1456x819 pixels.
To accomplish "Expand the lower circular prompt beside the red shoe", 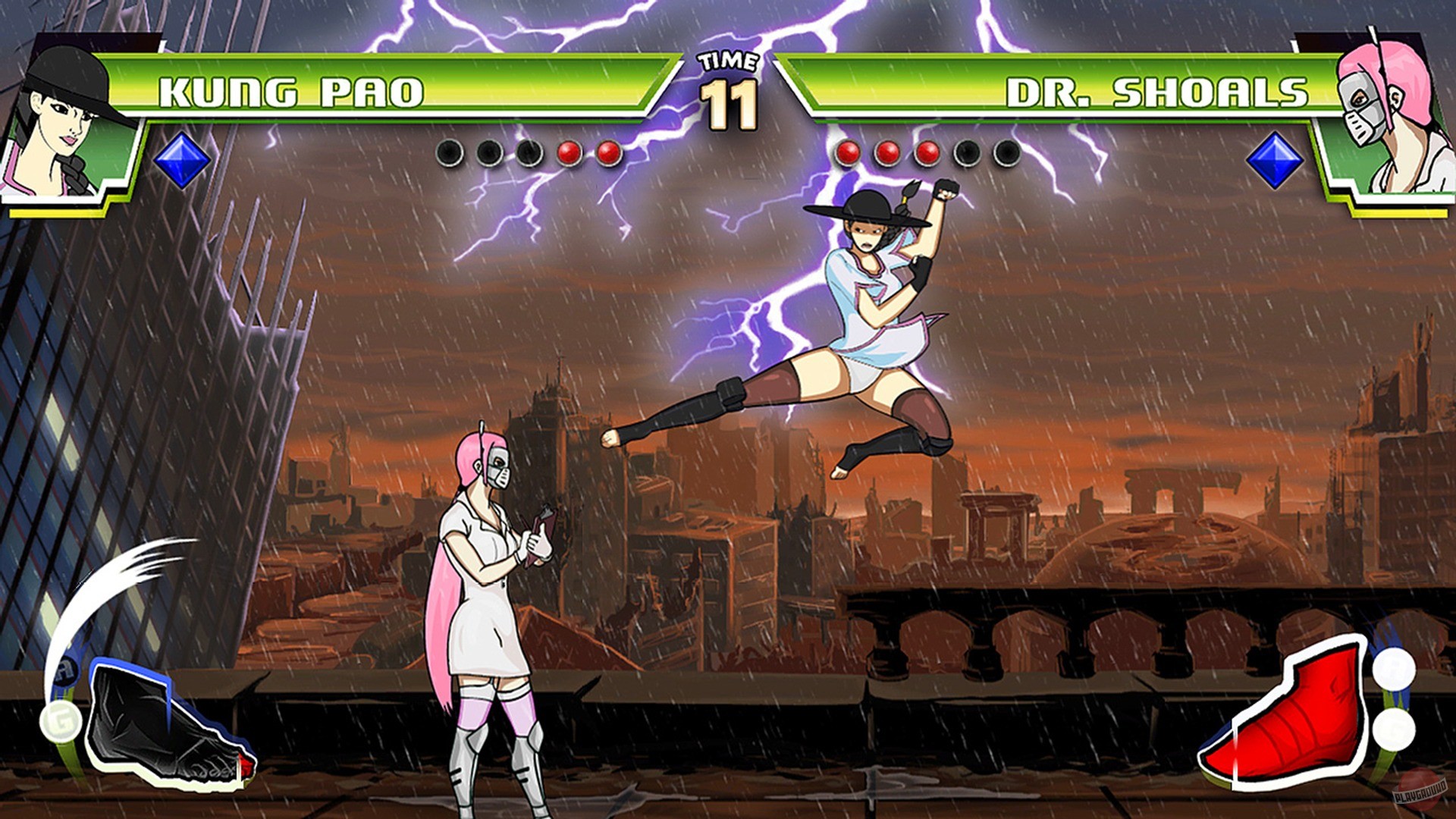I will tap(1394, 729).
